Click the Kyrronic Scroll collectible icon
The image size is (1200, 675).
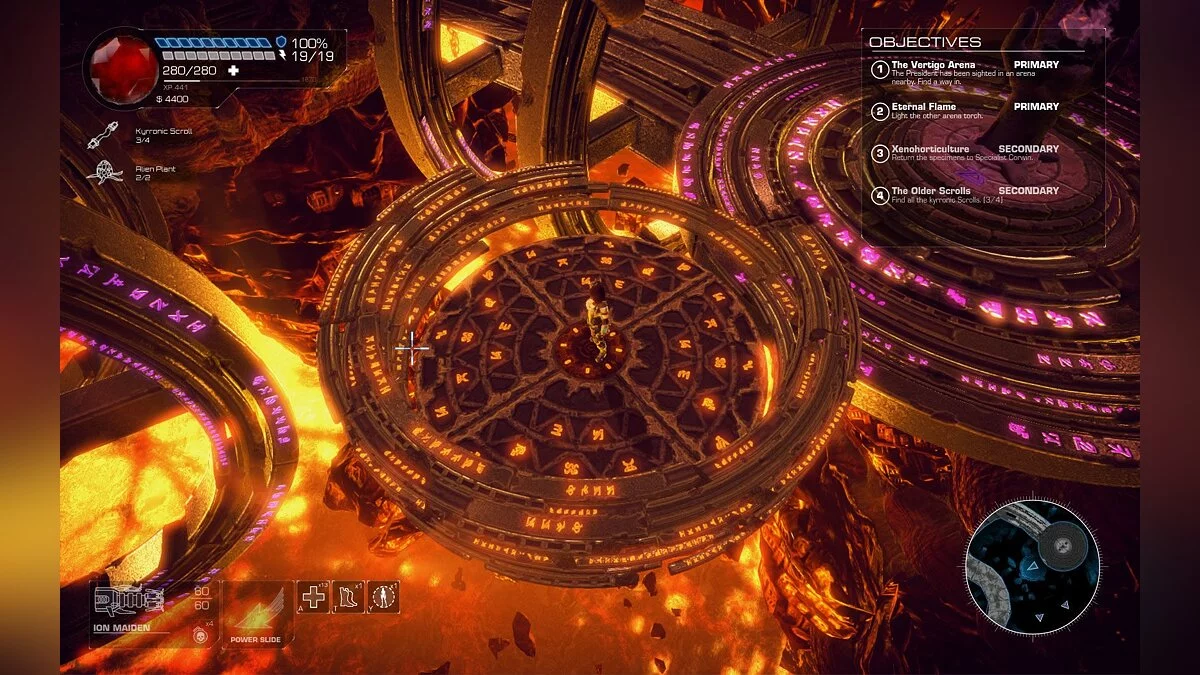(104, 133)
